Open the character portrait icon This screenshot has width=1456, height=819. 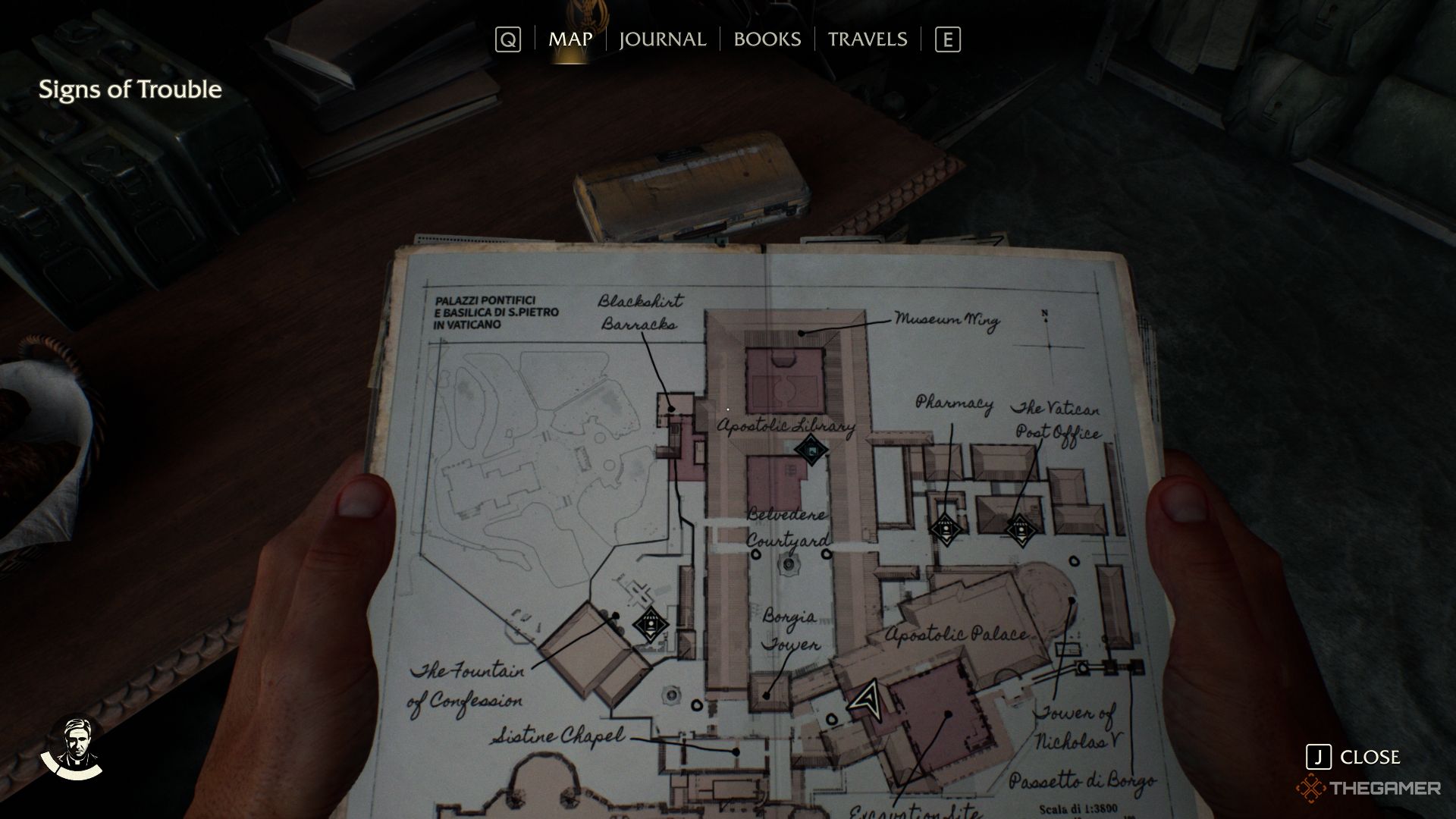click(73, 748)
